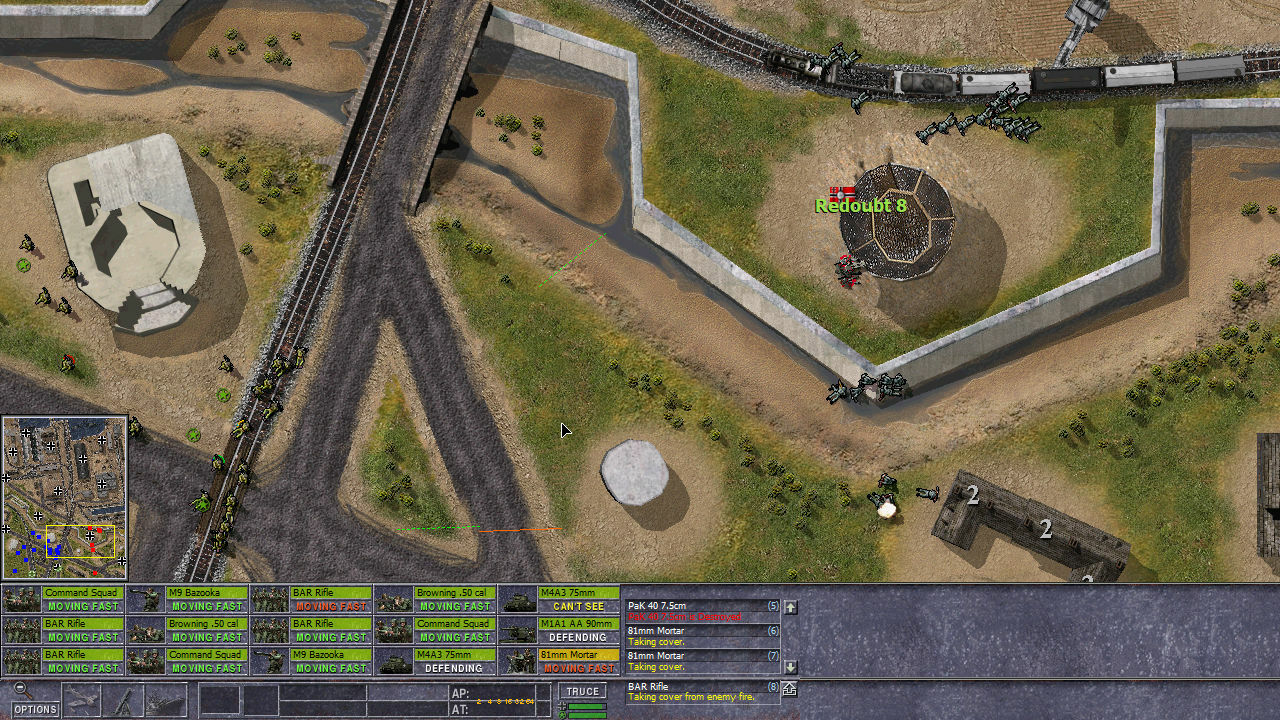Click the up arrow on the unit roster
Image resolution: width=1280 pixels, height=720 pixels.
coord(790,607)
